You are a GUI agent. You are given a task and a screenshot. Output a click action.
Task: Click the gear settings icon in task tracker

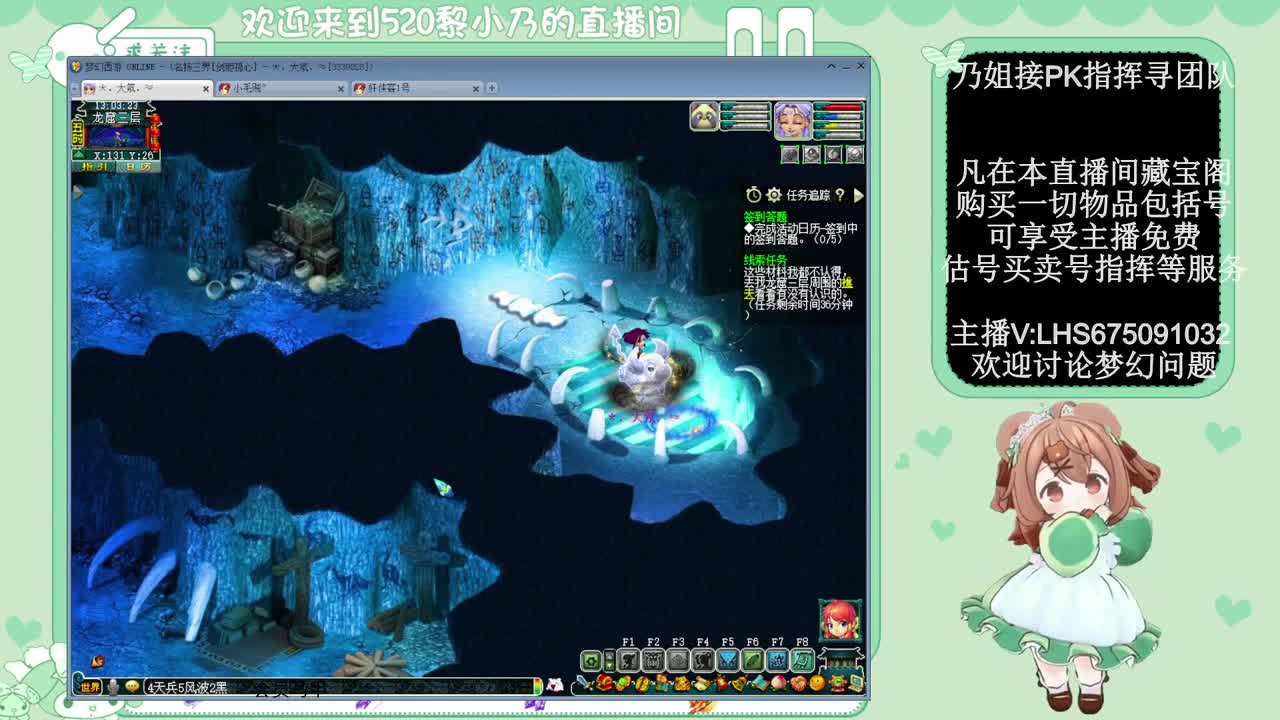773,195
